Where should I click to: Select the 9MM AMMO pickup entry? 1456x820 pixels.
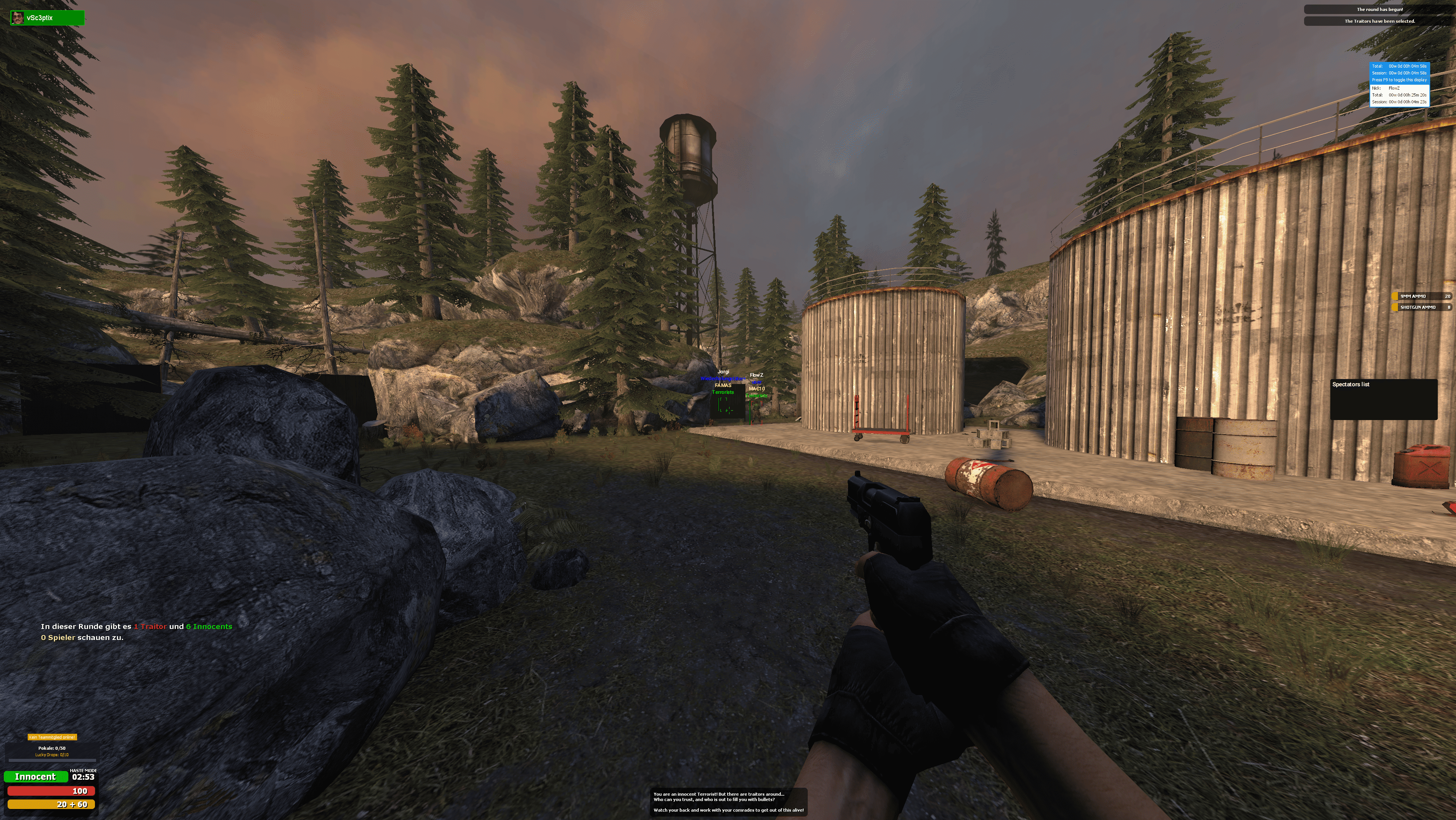click(x=1421, y=296)
